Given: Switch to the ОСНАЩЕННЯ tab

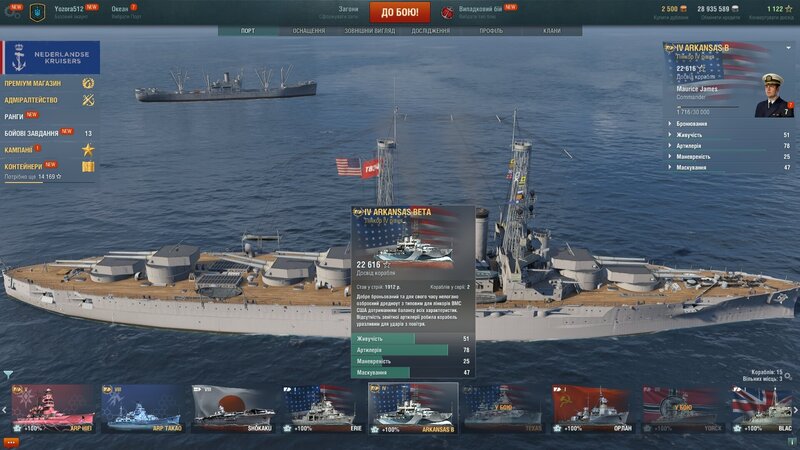Looking at the screenshot, I should (308, 31).
